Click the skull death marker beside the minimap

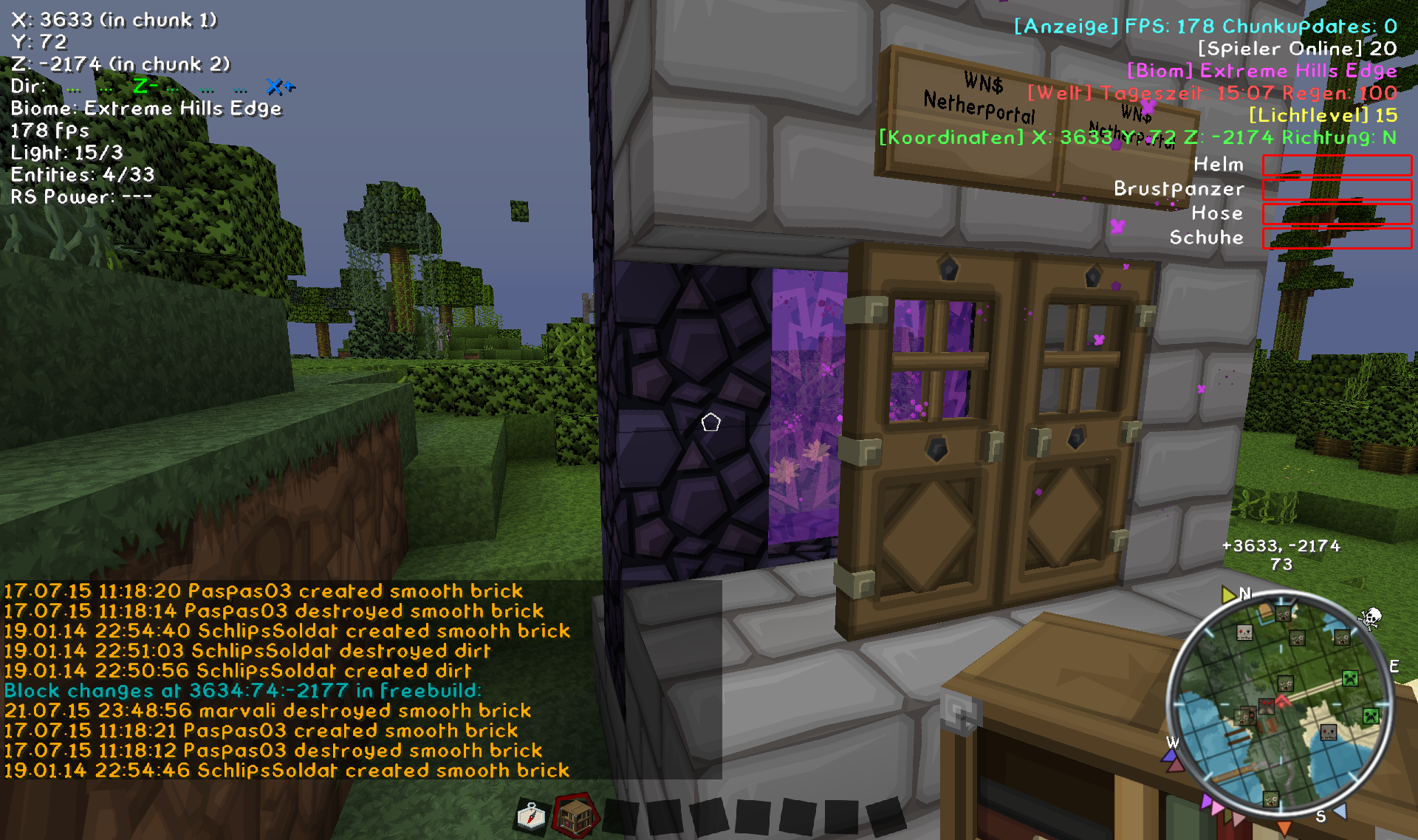(1371, 618)
